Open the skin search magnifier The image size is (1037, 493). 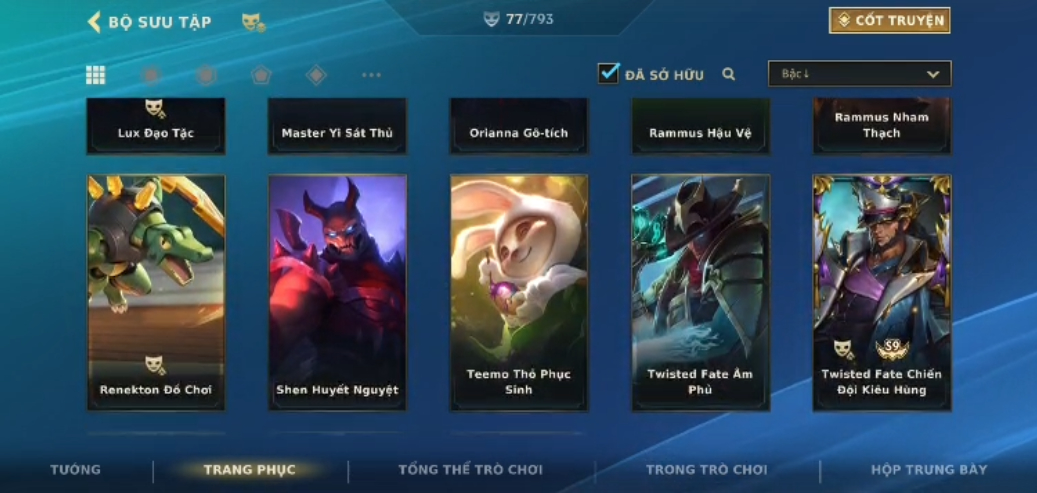coord(729,74)
